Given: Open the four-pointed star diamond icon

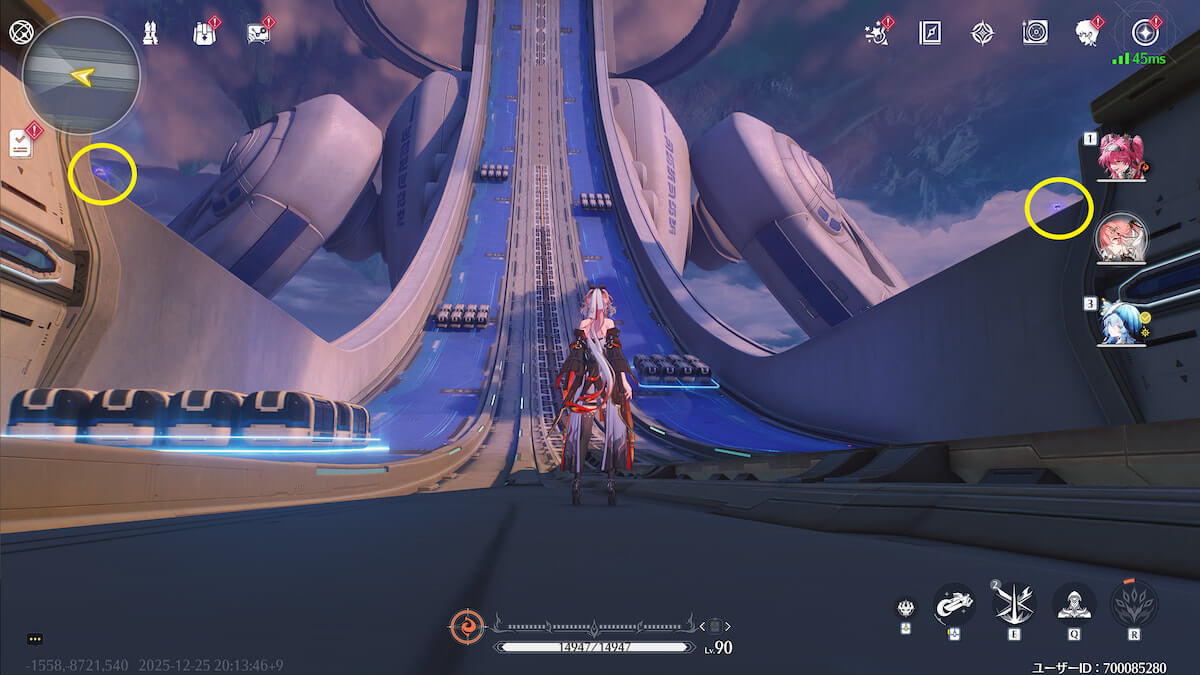Looking at the screenshot, I should [x=982, y=33].
